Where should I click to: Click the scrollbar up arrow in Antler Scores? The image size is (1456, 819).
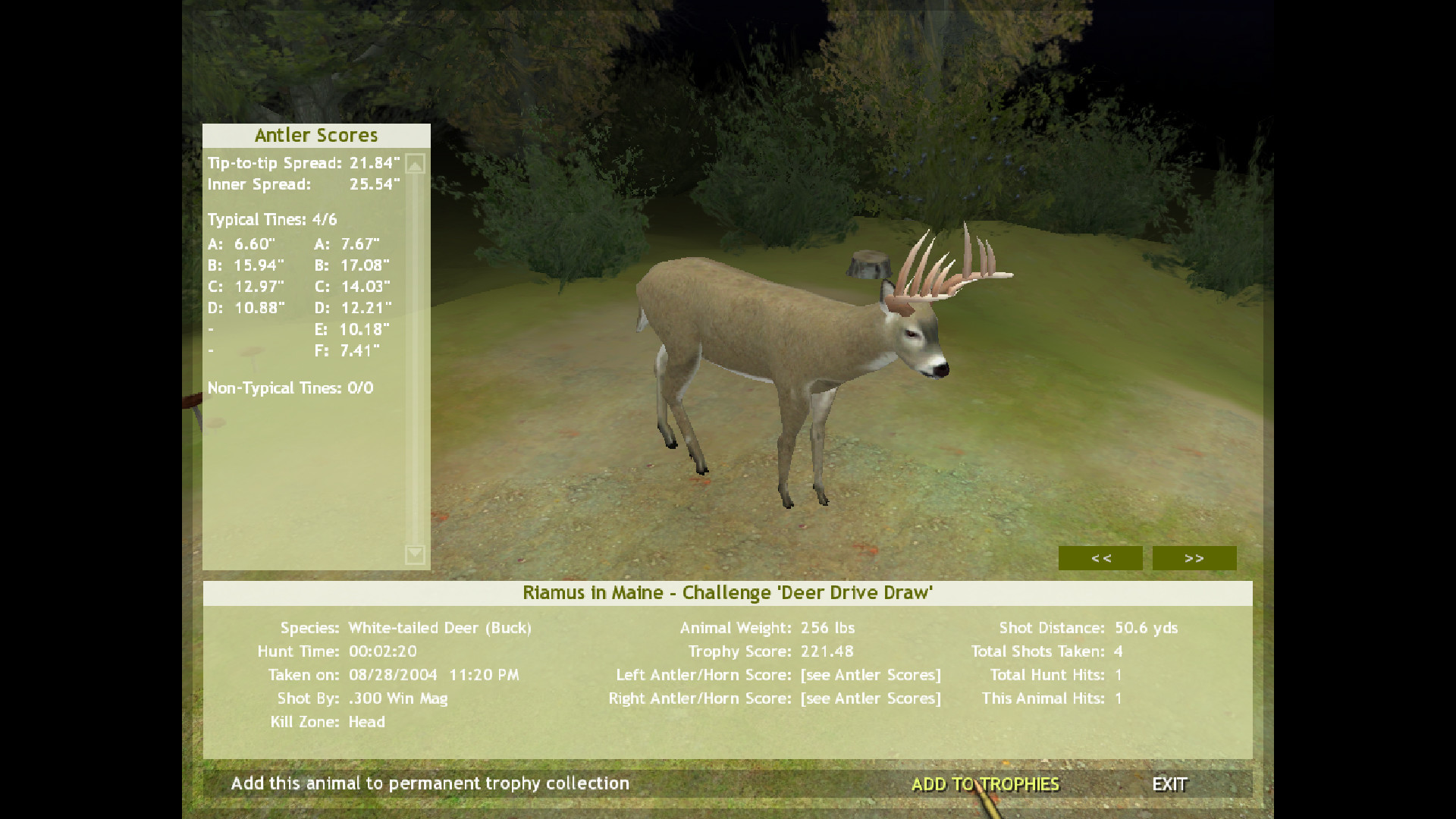pos(414,162)
